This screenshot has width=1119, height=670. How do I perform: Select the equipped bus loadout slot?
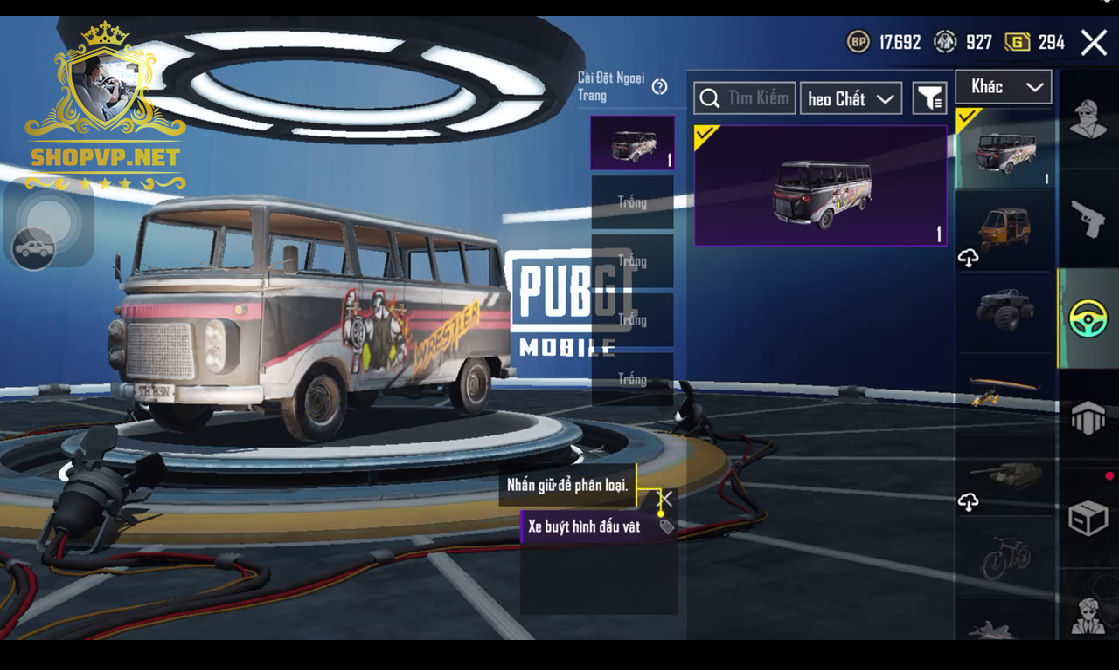[632, 143]
